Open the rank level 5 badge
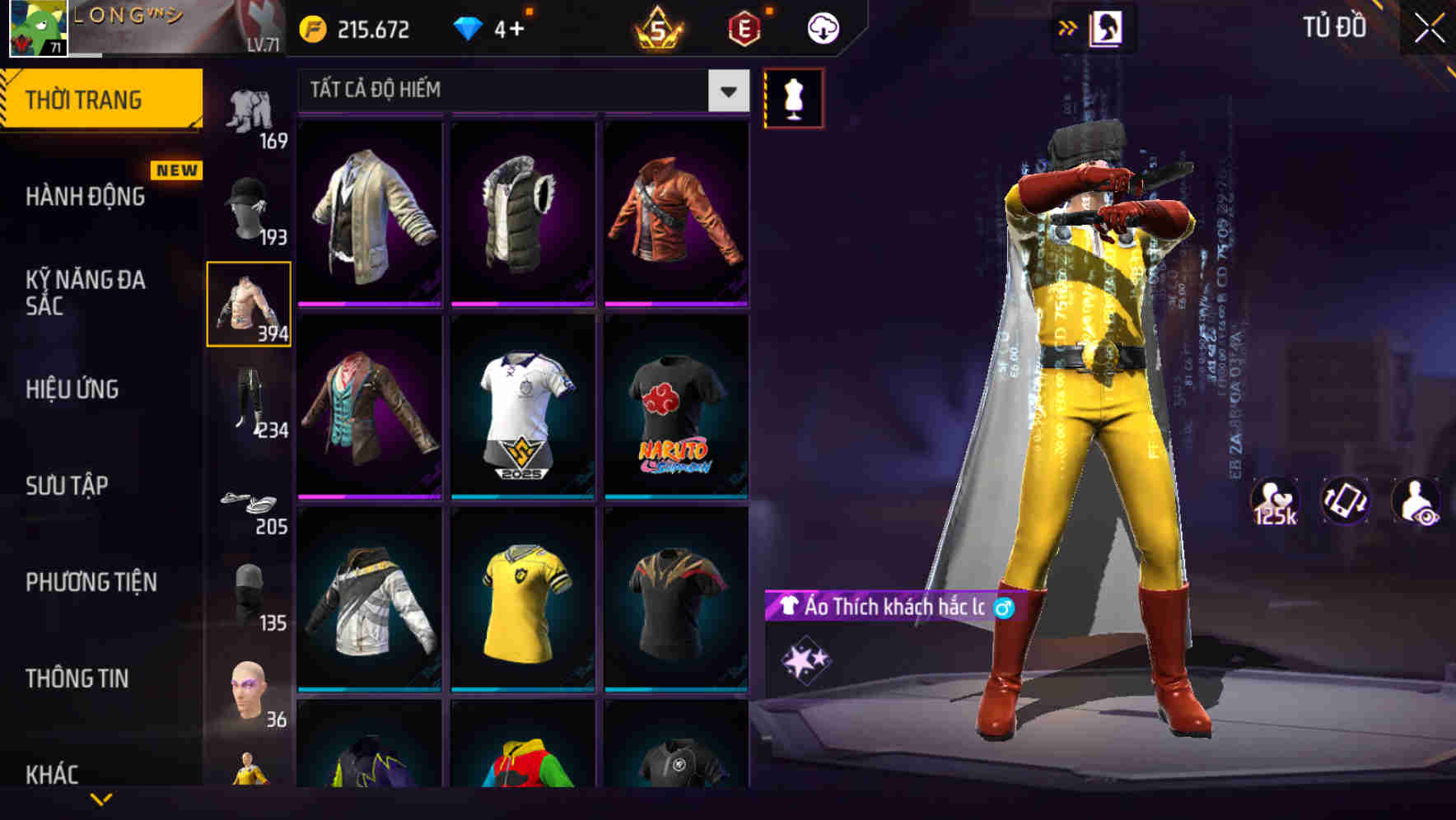This screenshot has width=1456, height=820. [658, 27]
